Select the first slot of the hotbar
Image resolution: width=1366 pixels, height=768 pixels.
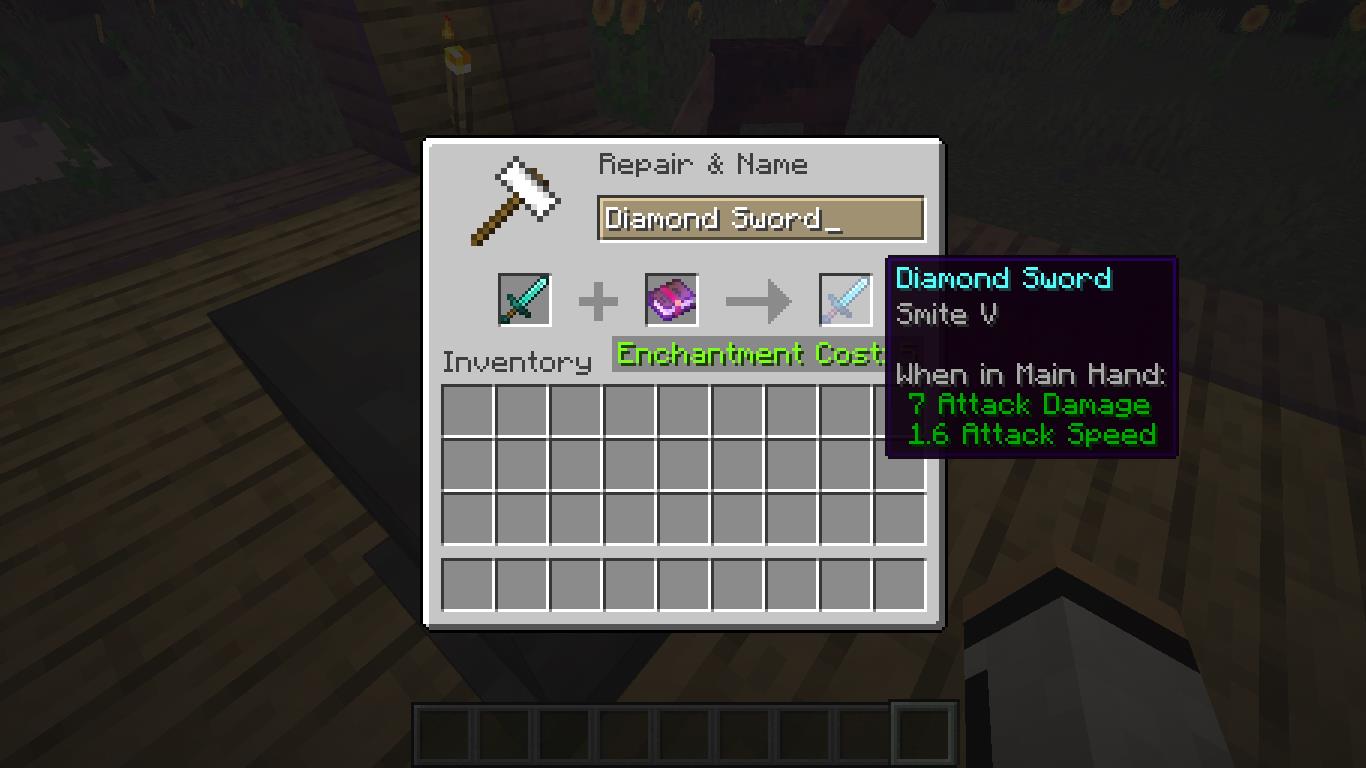click(443, 735)
